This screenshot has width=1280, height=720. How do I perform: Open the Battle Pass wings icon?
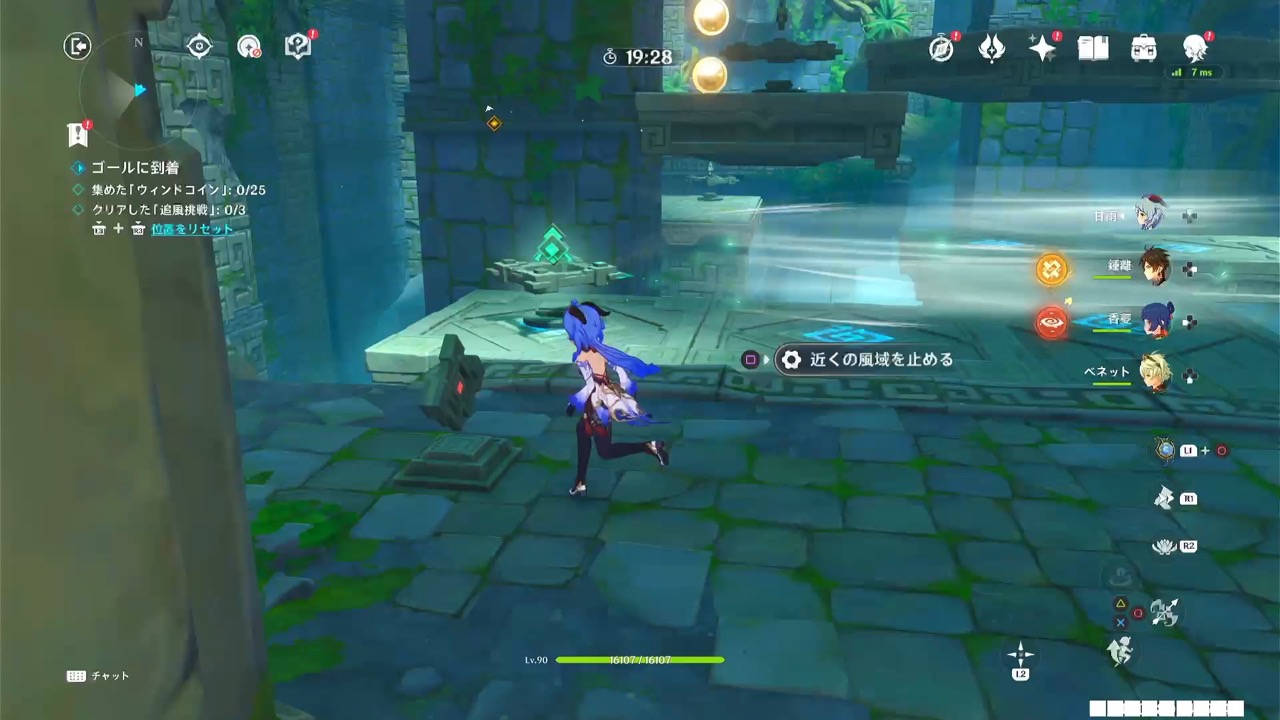[x=991, y=47]
